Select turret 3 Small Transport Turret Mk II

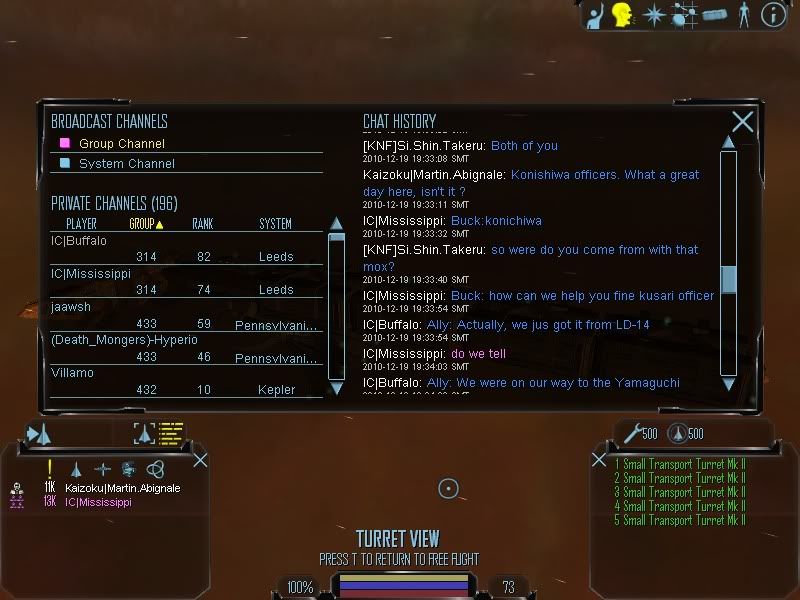pyautogui.click(x=680, y=492)
